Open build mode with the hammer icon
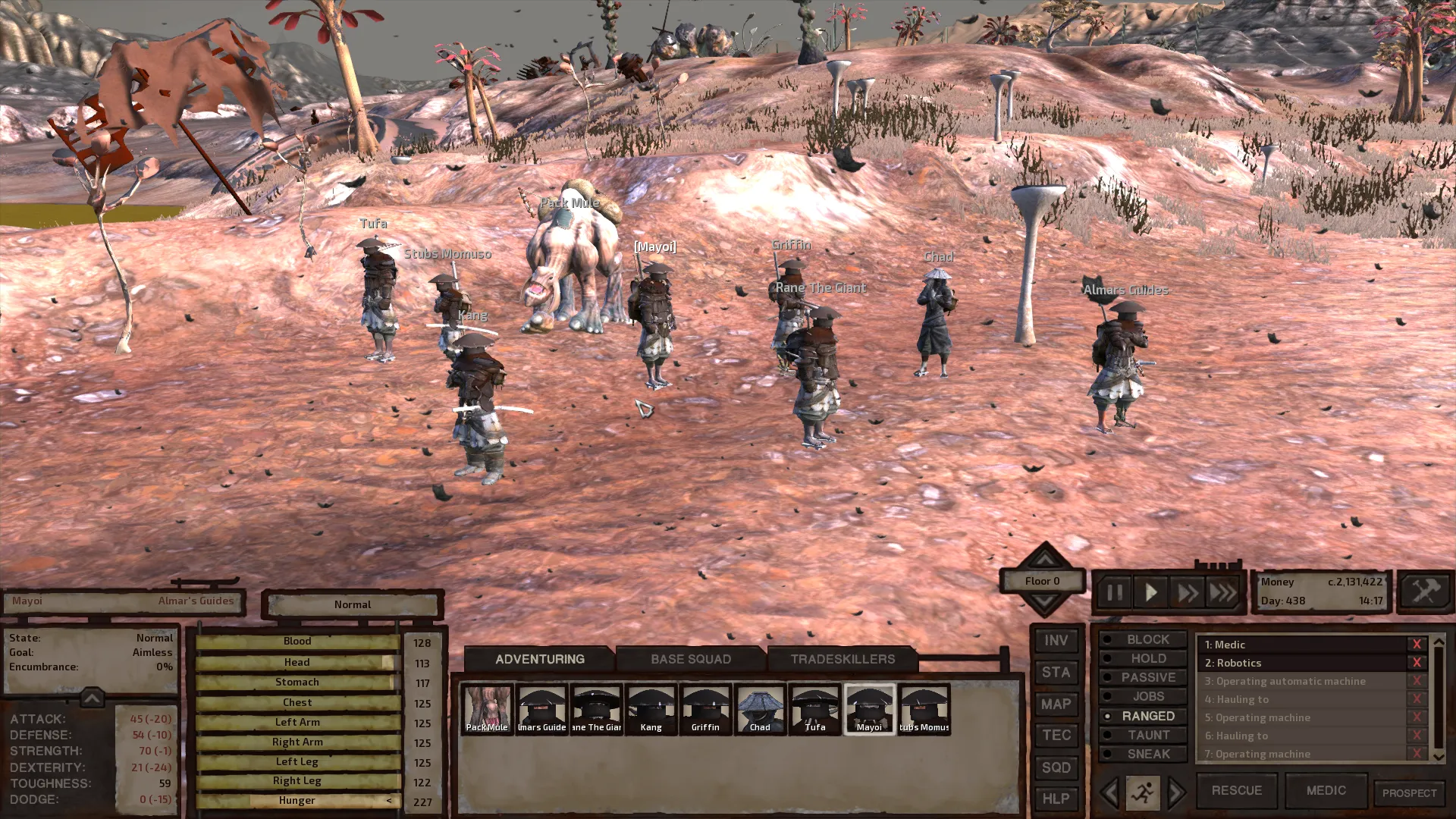Screen dimensions: 1456x819 coord(1424,591)
